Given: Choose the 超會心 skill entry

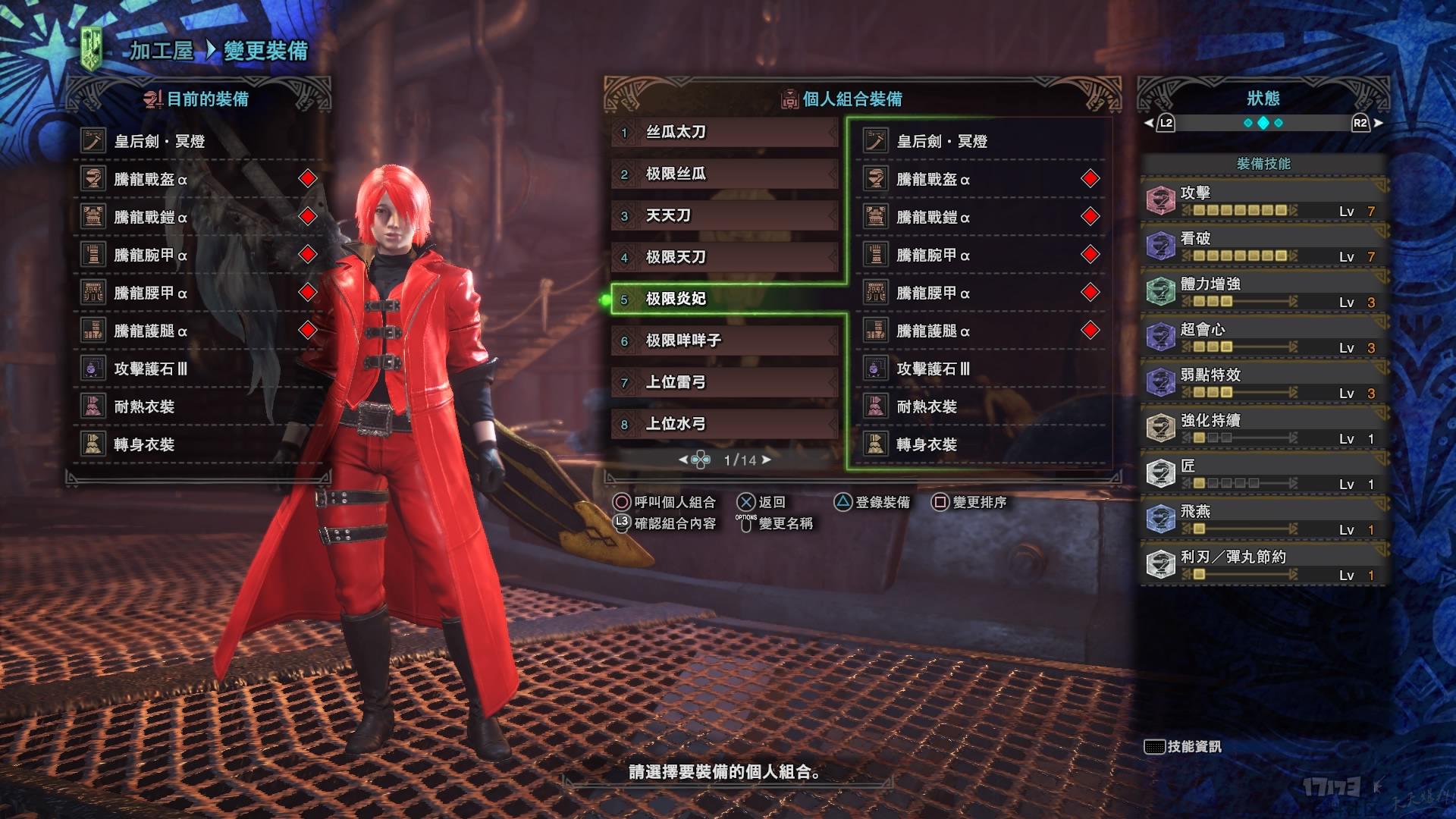Looking at the screenshot, I should click(x=1263, y=337).
